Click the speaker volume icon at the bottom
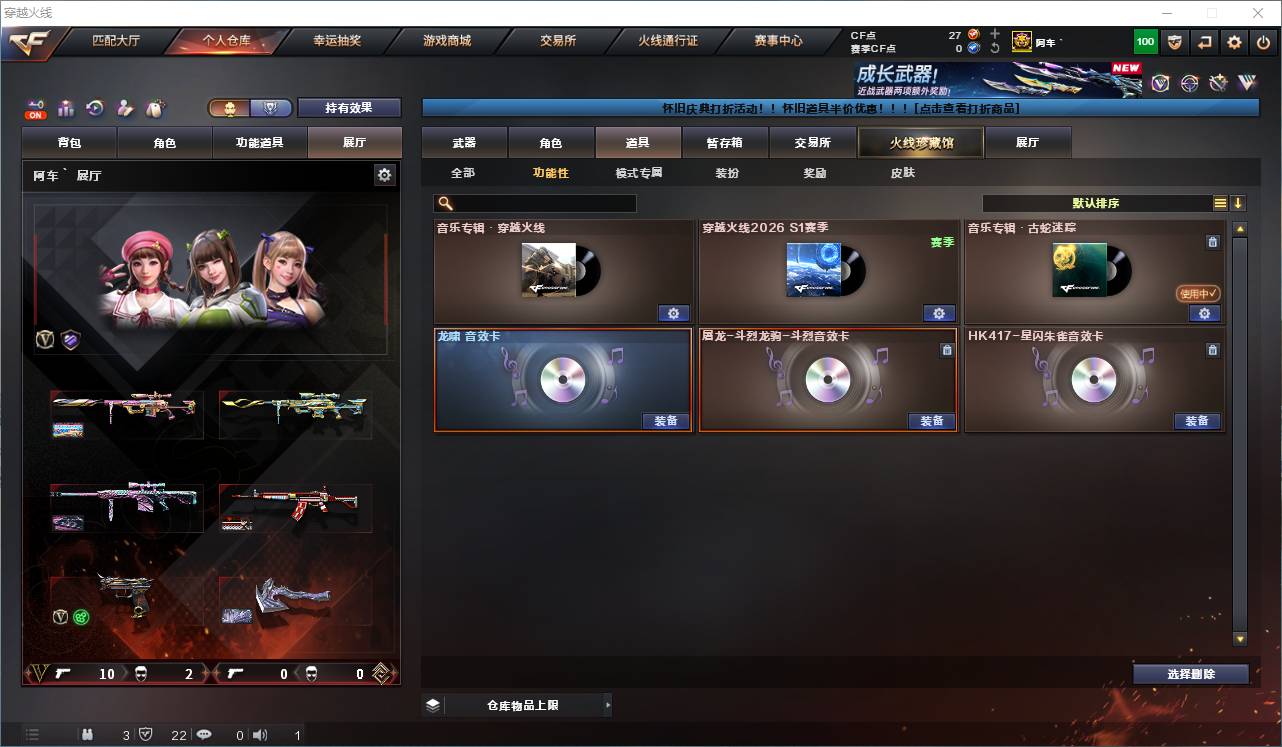The height and width of the screenshot is (747, 1282). point(260,734)
